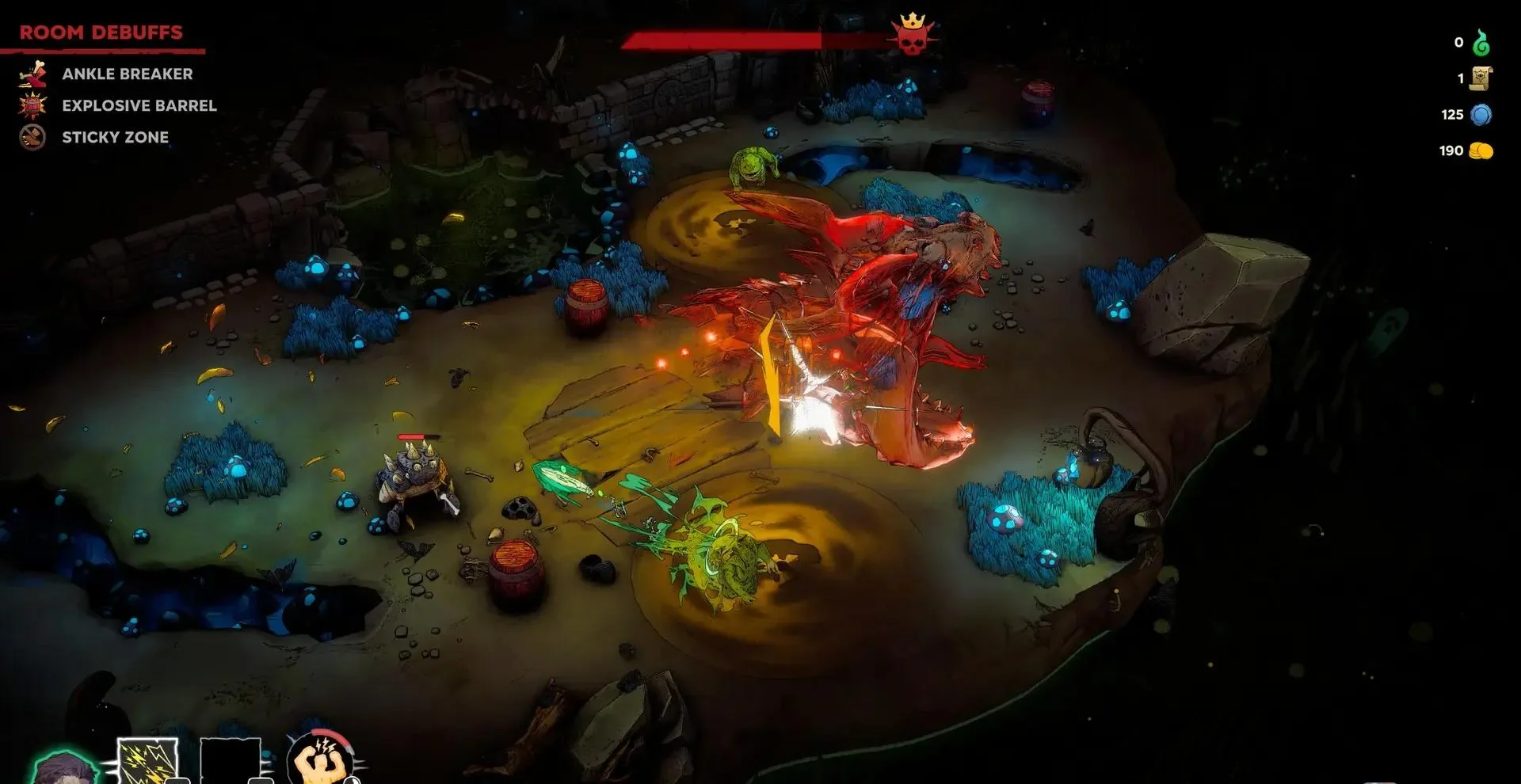Click the green soul flame currency icon
The image size is (1521, 784).
(1481, 43)
